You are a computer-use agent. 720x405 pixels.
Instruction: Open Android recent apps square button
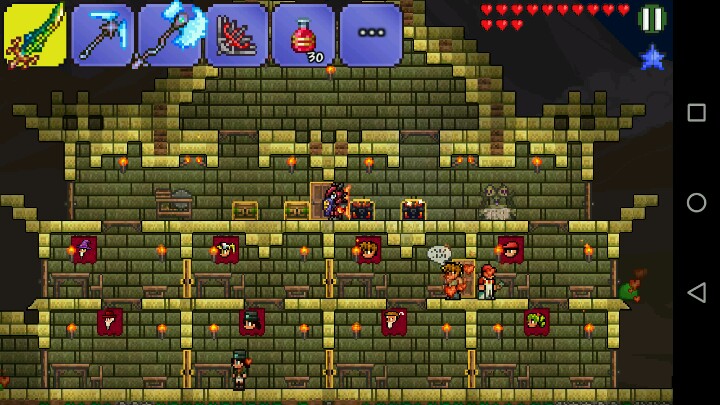[x=696, y=111]
